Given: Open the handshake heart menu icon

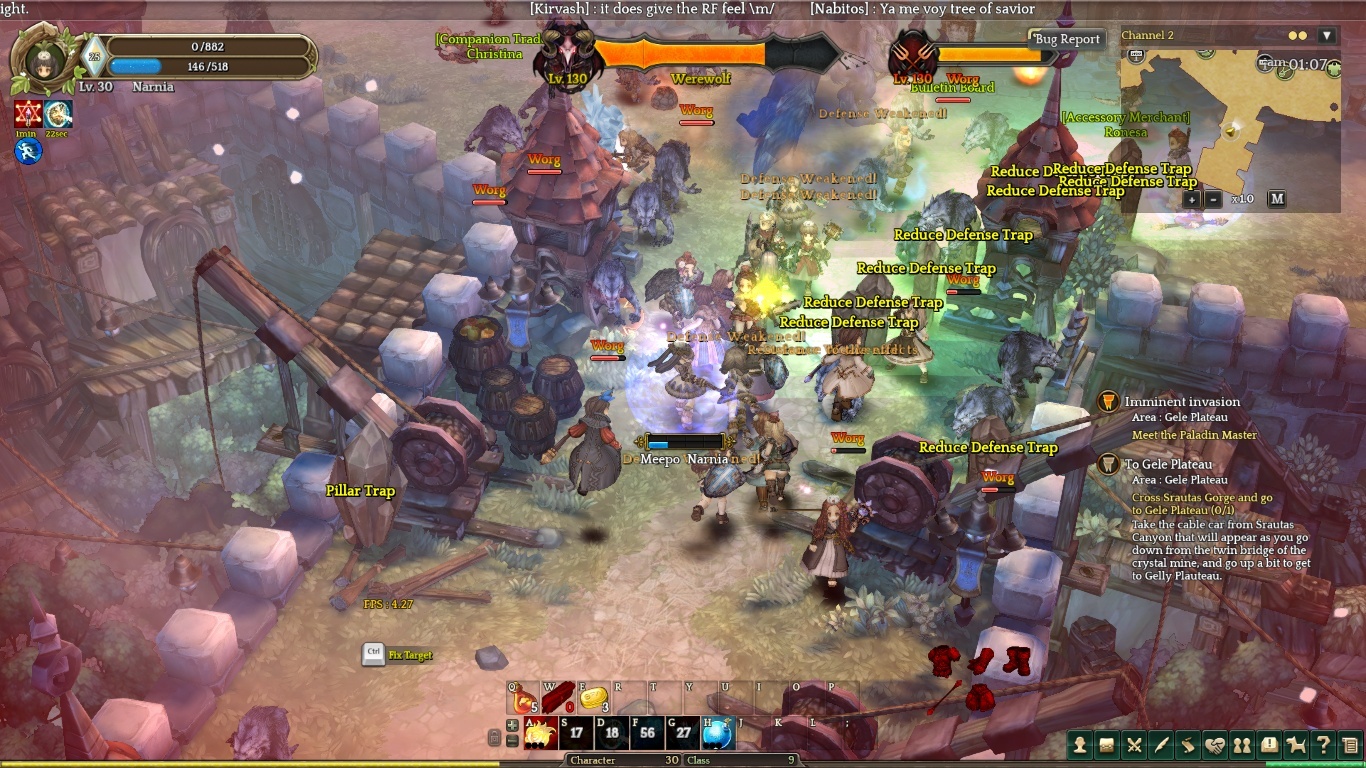Looking at the screenshot, I should coord(1215,744).
